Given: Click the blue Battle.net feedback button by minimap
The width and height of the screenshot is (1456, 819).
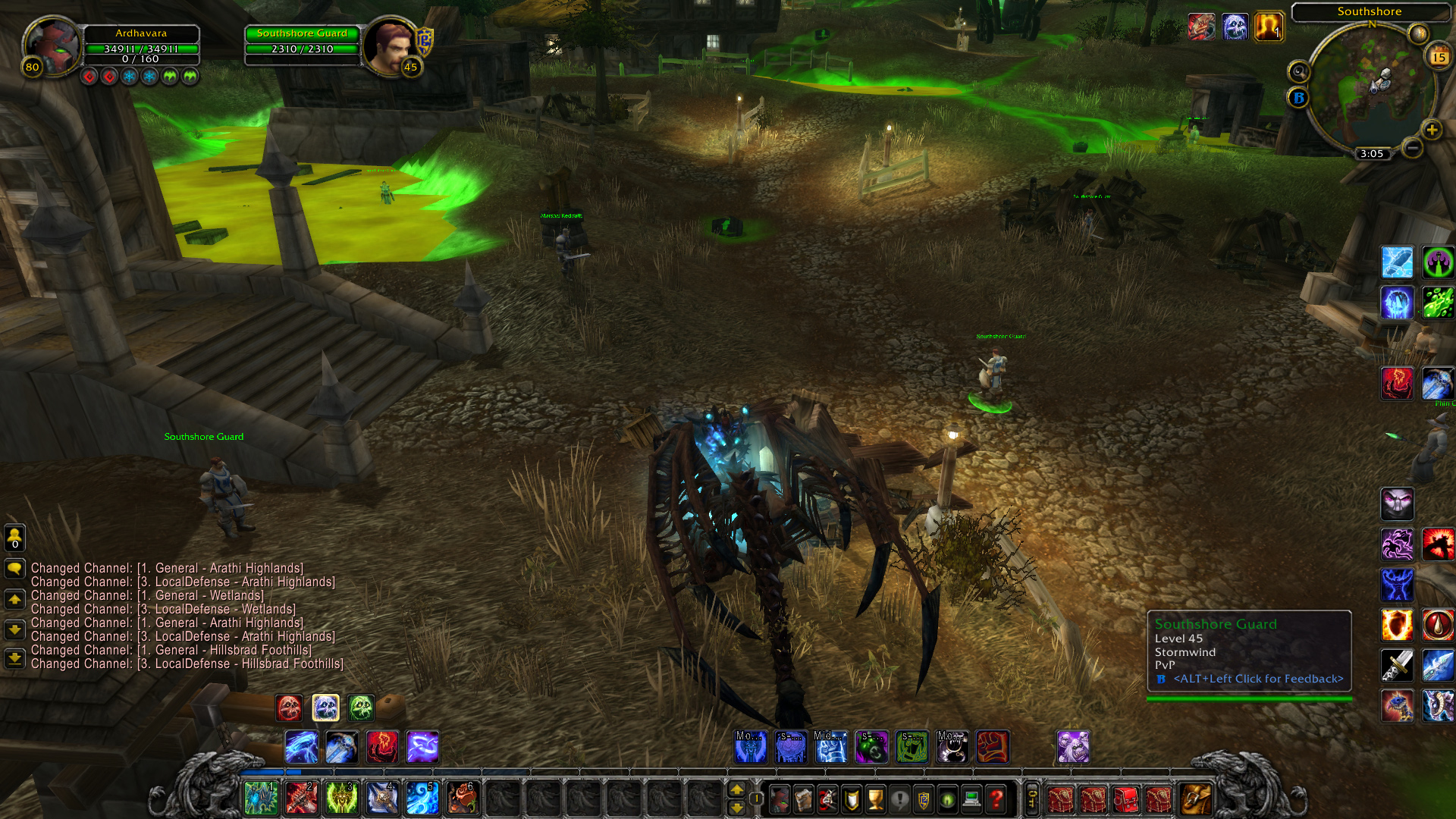Looking at the screenshot, I should [1298, 98].
